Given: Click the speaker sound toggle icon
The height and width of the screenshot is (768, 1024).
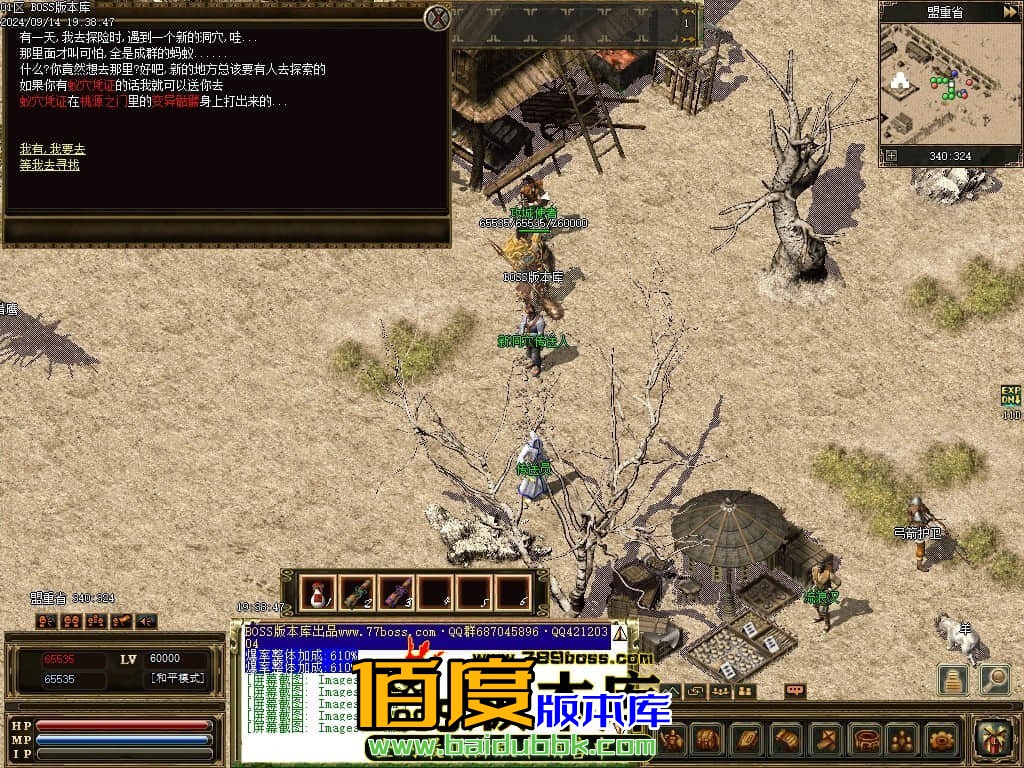Looking at the screenshot, I should pos(146,621).
